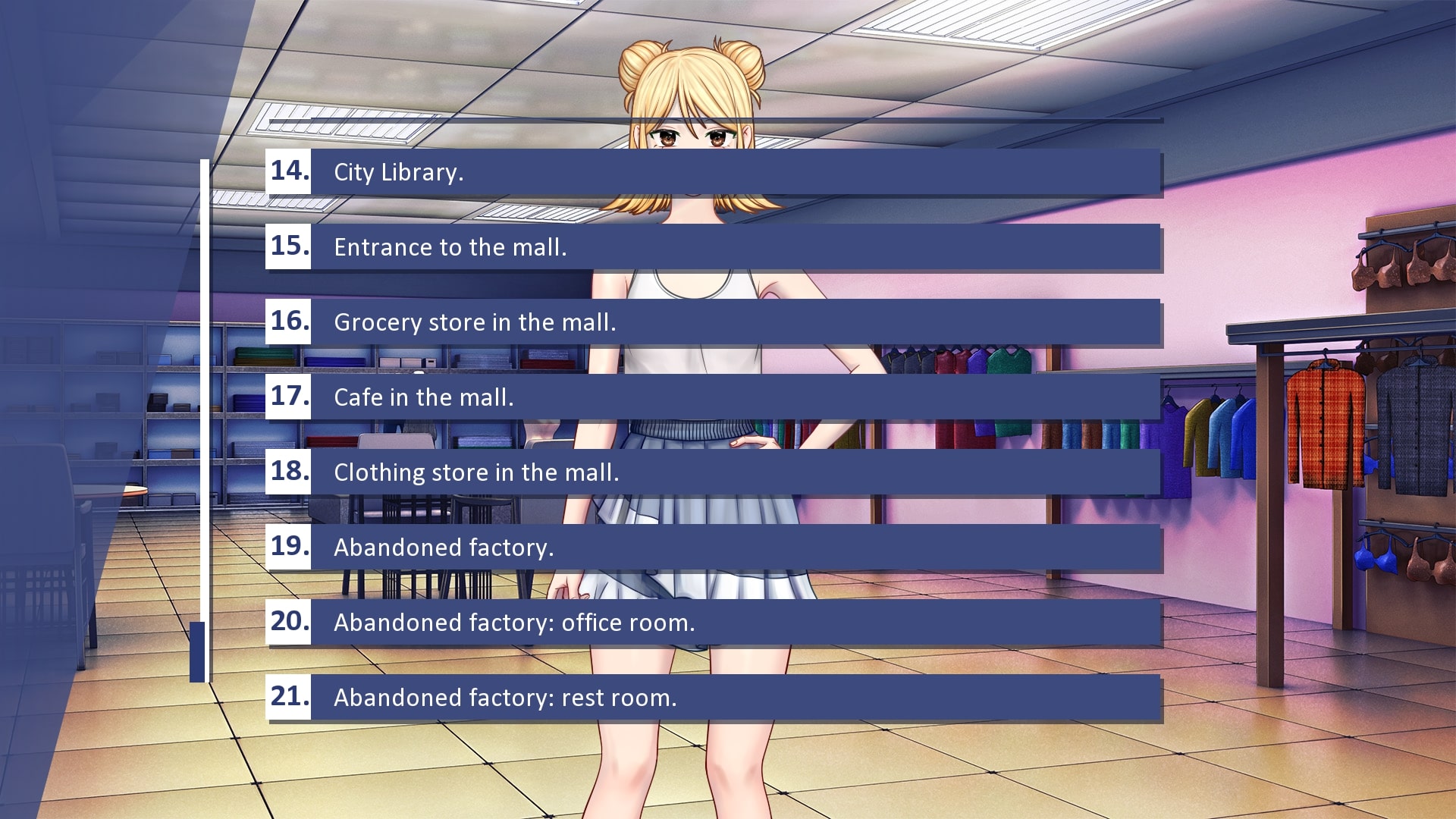Click the upper scrollbar track area
The image size is (1456, 819).
pos(206,341)
